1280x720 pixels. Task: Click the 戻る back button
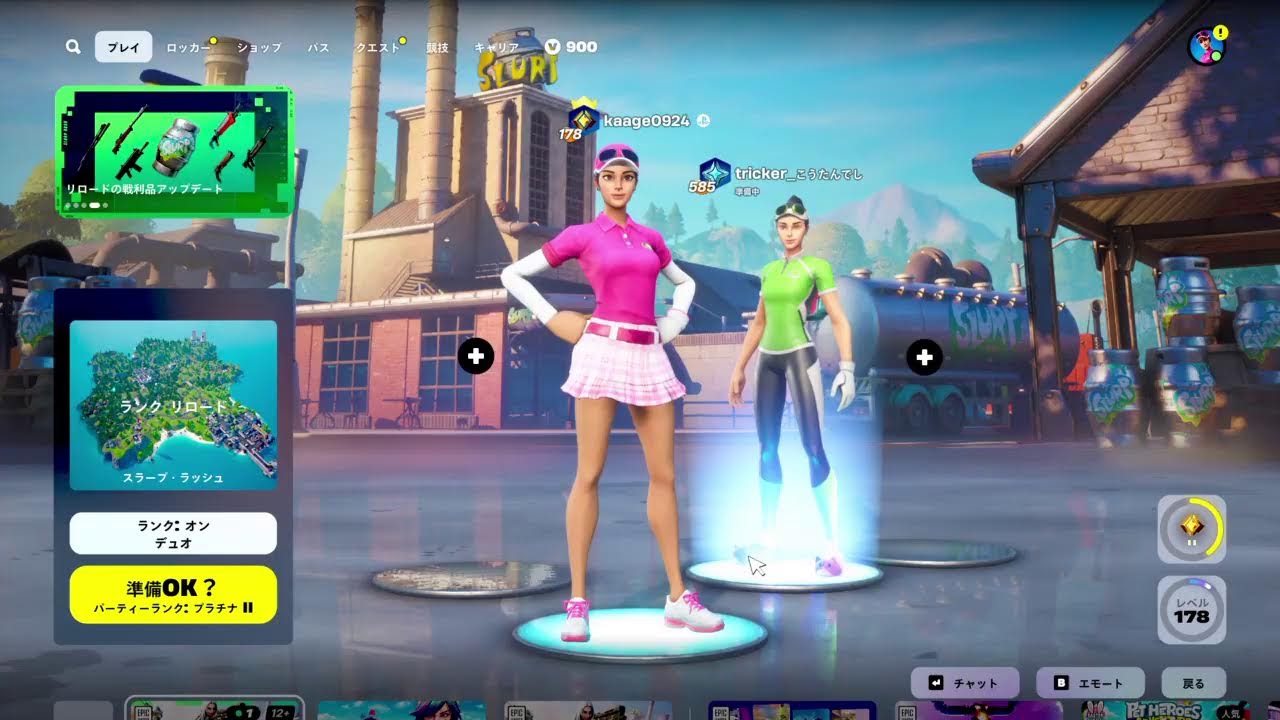[1193, 684]
